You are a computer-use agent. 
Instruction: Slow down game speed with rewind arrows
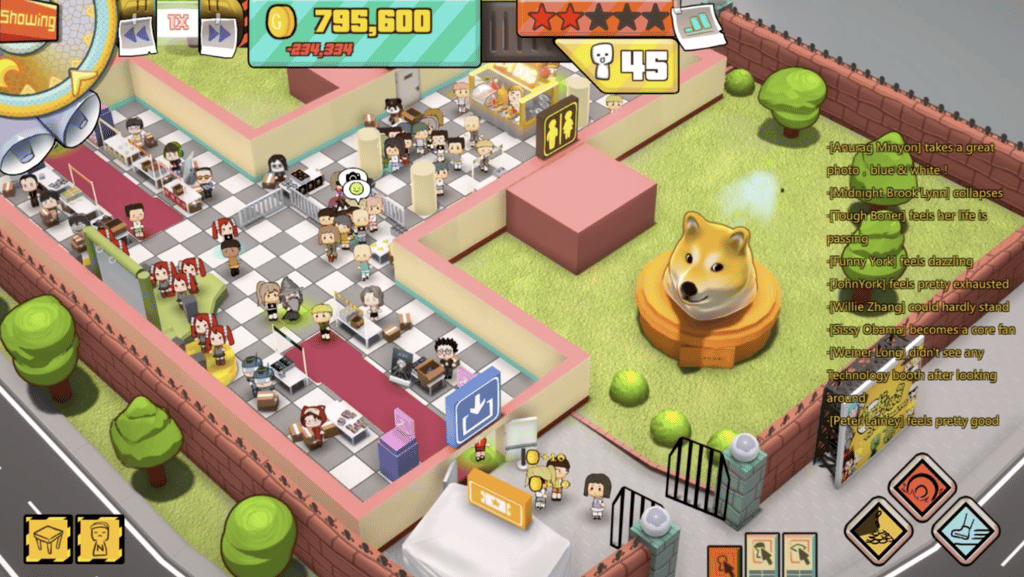[137, 36]
